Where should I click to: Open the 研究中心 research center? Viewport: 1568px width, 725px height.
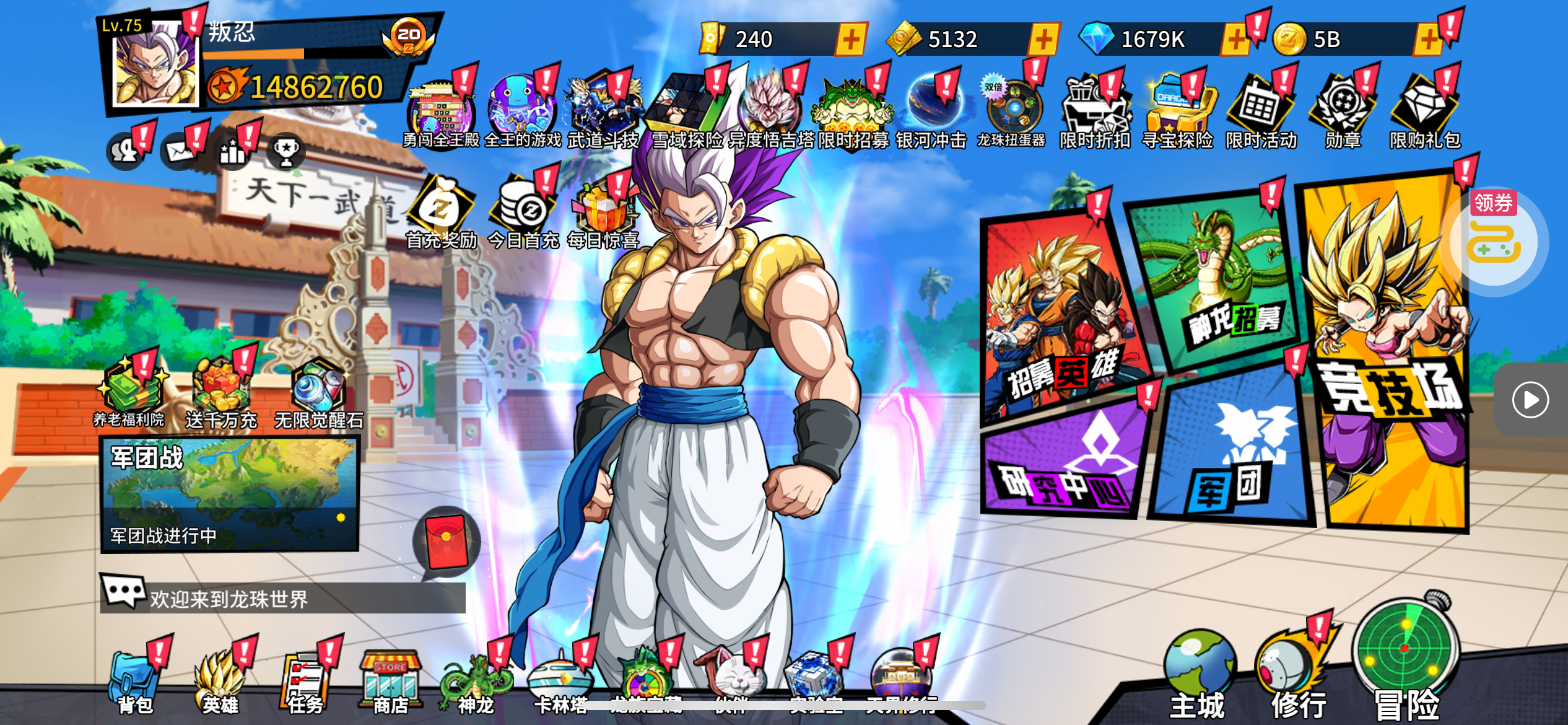(1065, 462)
